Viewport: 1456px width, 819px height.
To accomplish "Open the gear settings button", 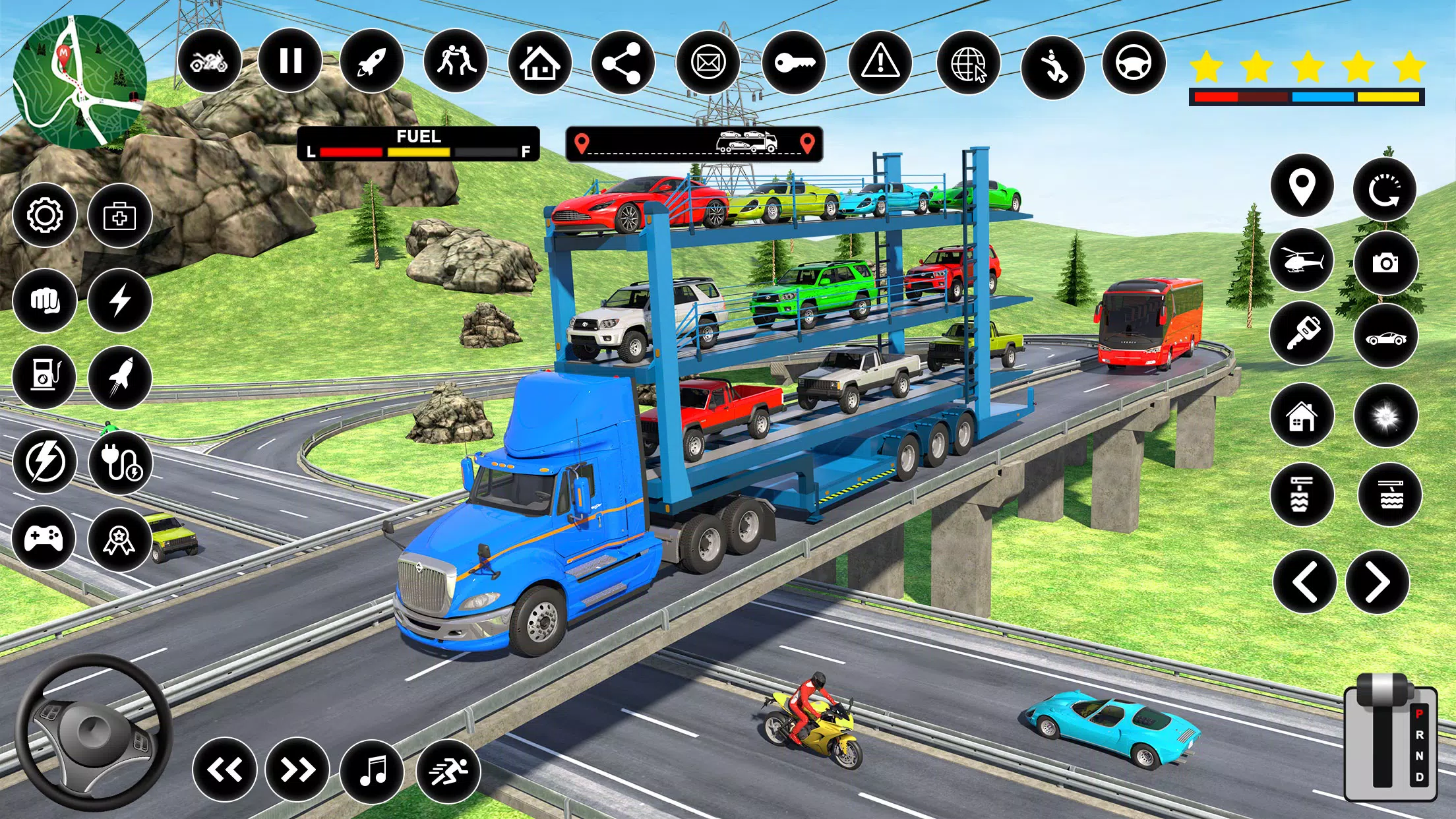I will (x=45, y=216).
